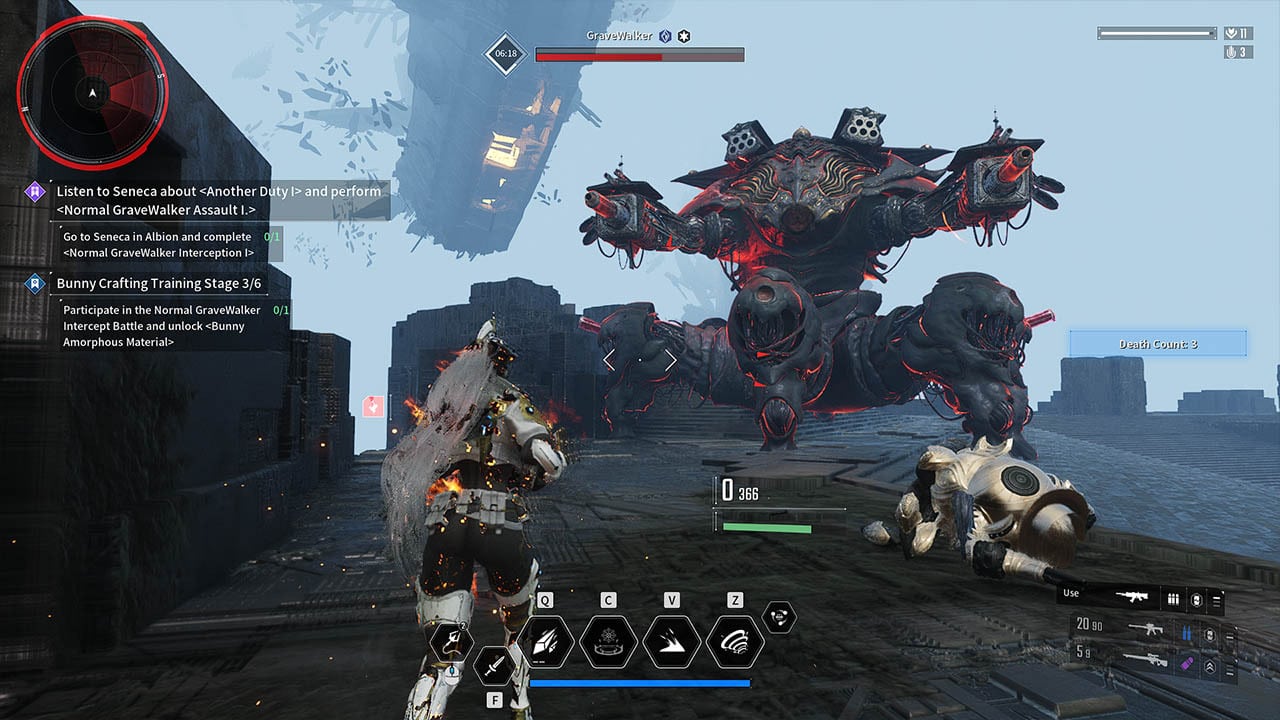The image size is (1280, 720).
Task: Click the purple ammo type icon
Action: pyautogui.click(x=1189, y=661)
